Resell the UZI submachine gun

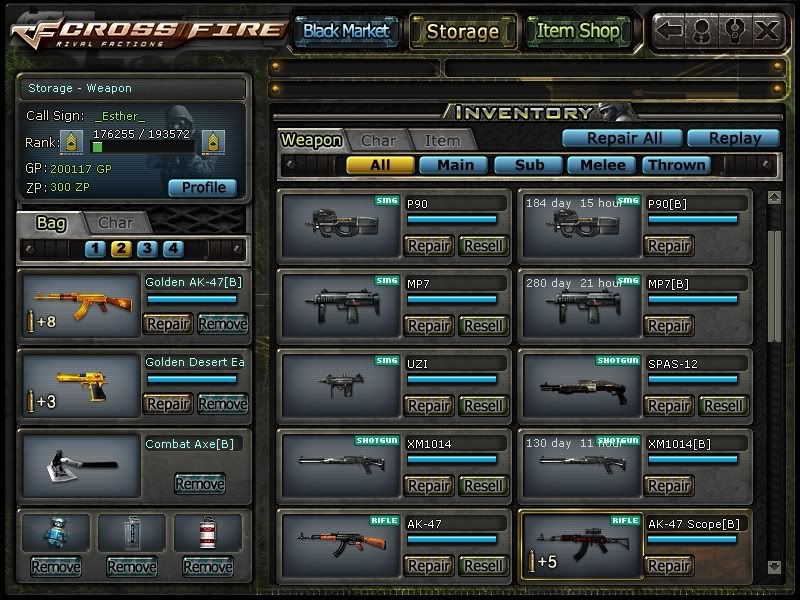click(484, 406)
